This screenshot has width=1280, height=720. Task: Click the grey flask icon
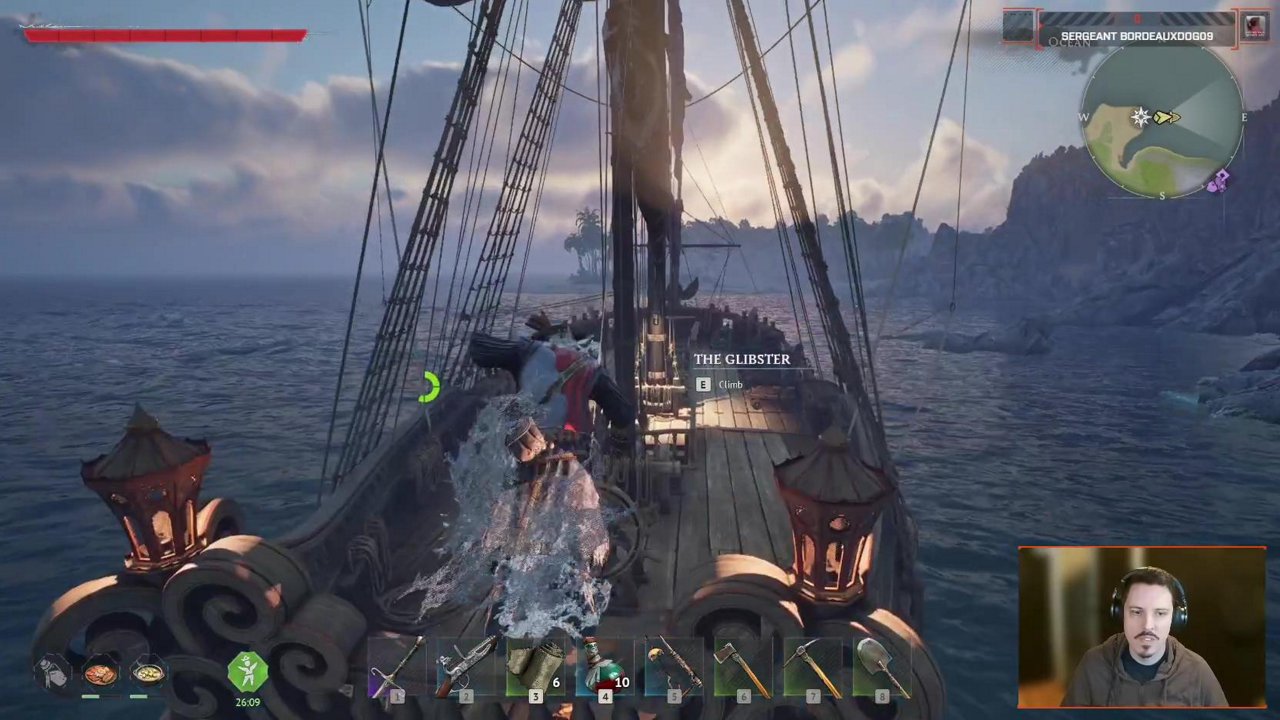53,673
